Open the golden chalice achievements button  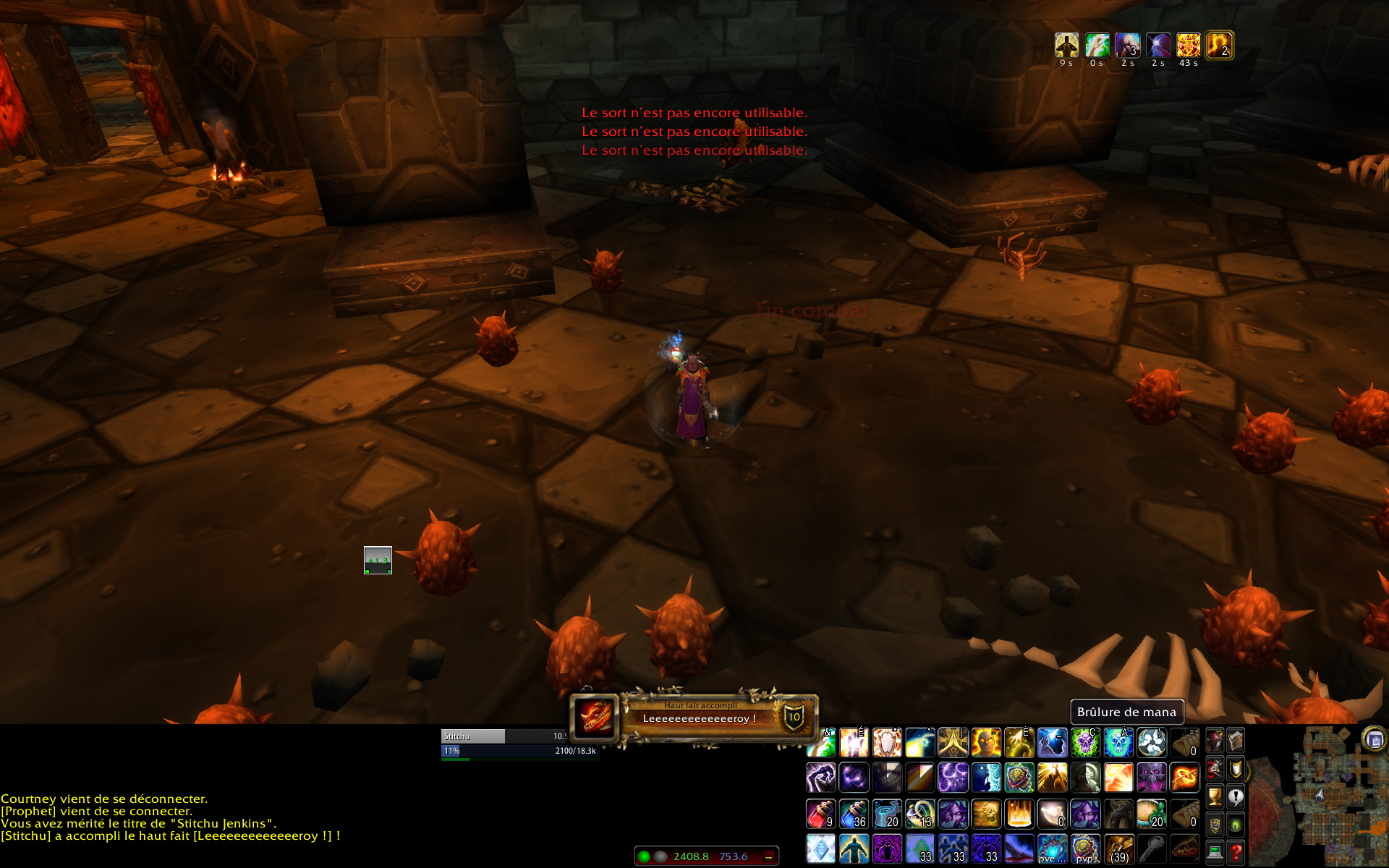click(1215, 796)
